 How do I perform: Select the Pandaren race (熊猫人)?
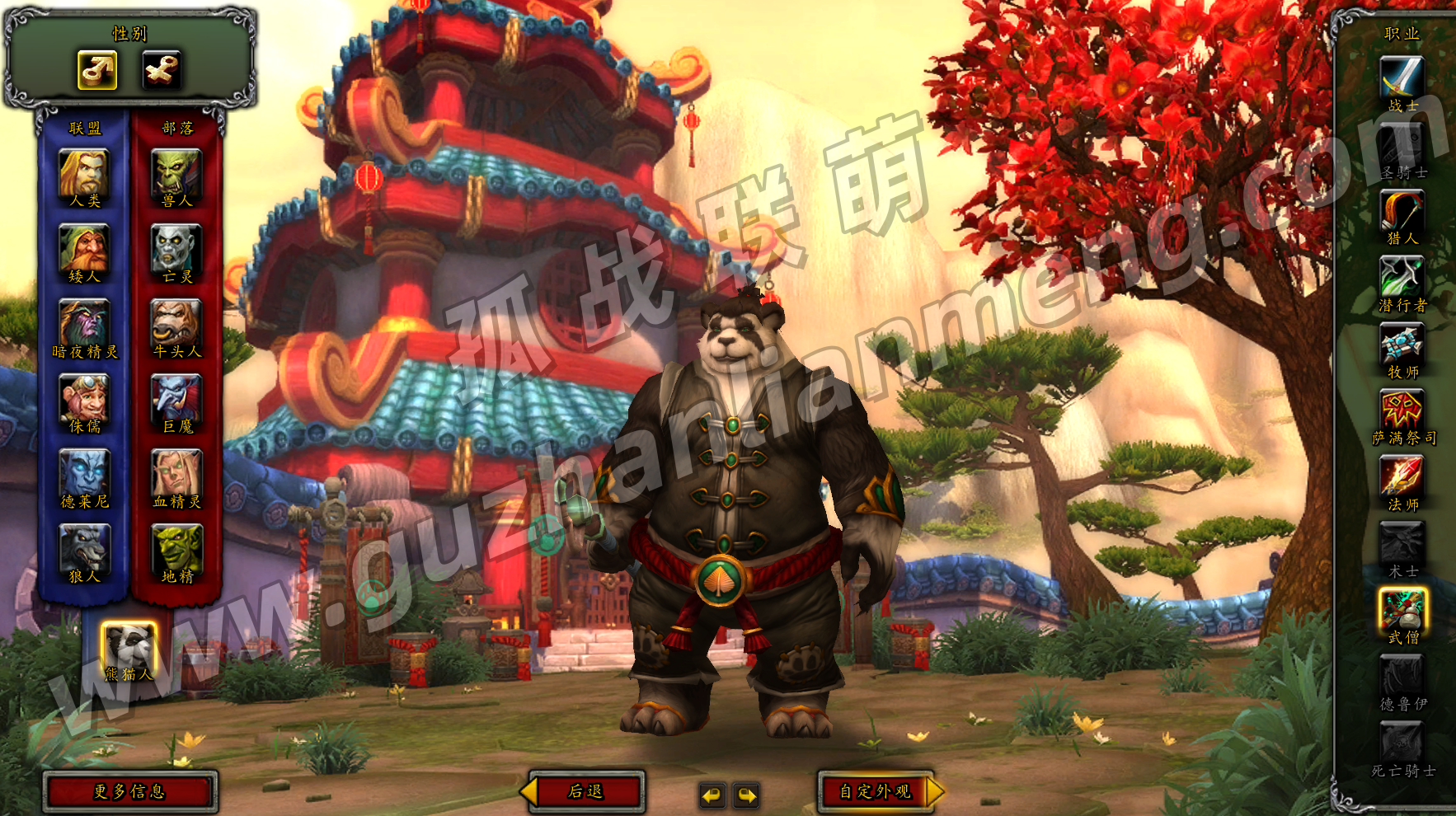129,645
